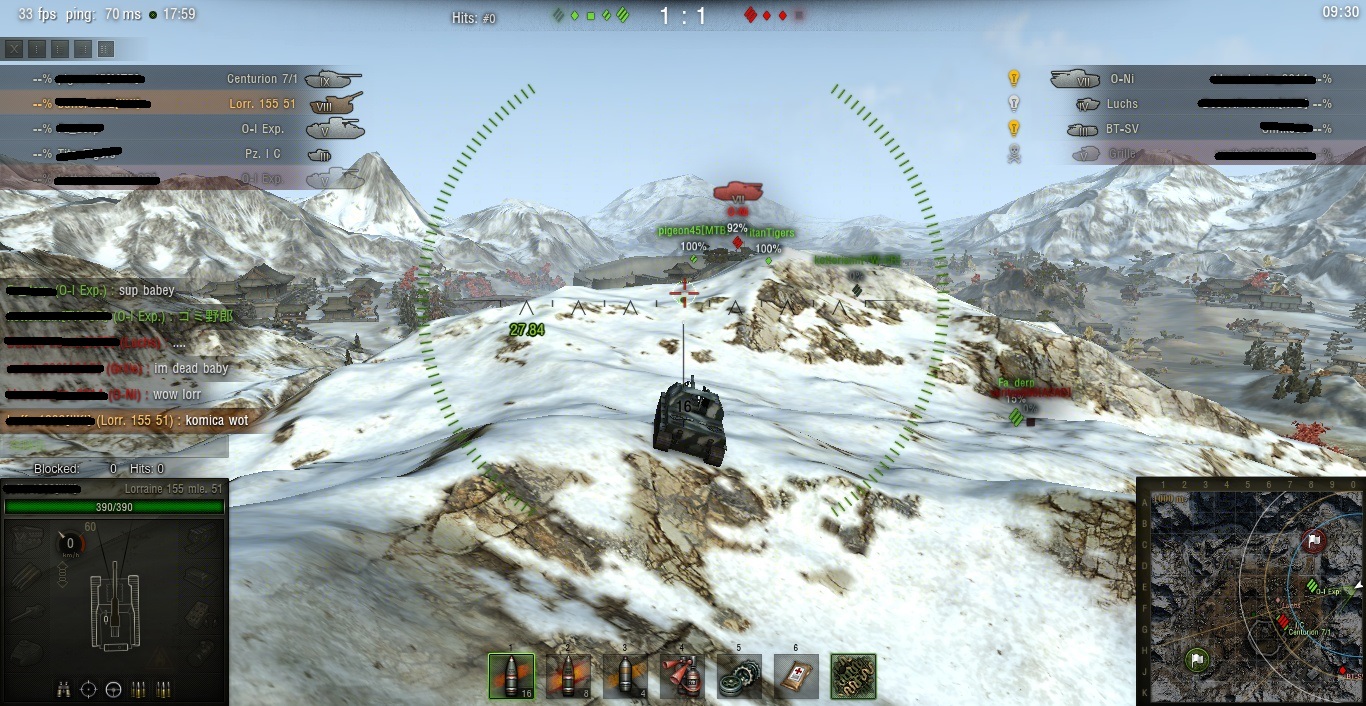This screenshot has width=1366, height=706.
Task: Switch to the shell slot with 8 rounds
Action: [568, 676]
